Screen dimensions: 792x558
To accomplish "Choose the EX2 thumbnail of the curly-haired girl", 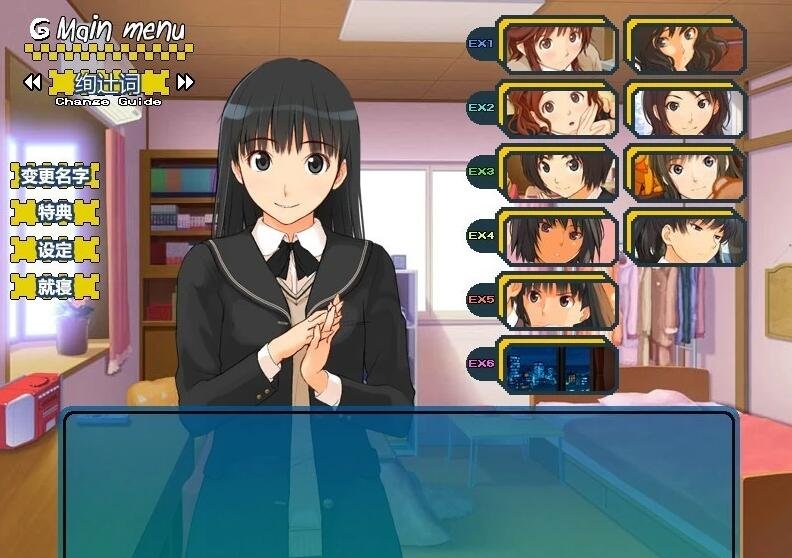I will click(558, 109).
